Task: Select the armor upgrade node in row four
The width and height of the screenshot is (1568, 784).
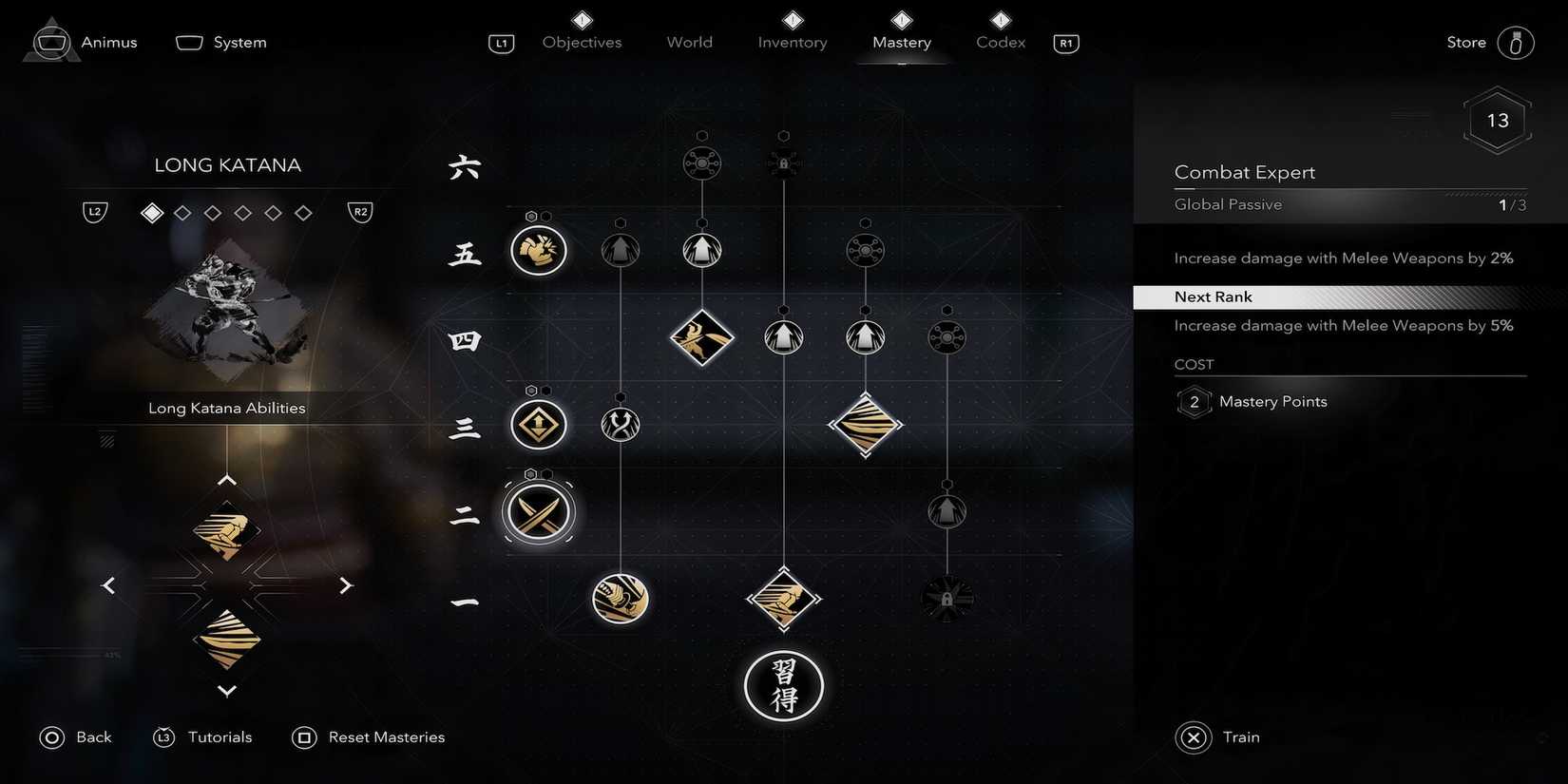Action: tap(783, 336)
